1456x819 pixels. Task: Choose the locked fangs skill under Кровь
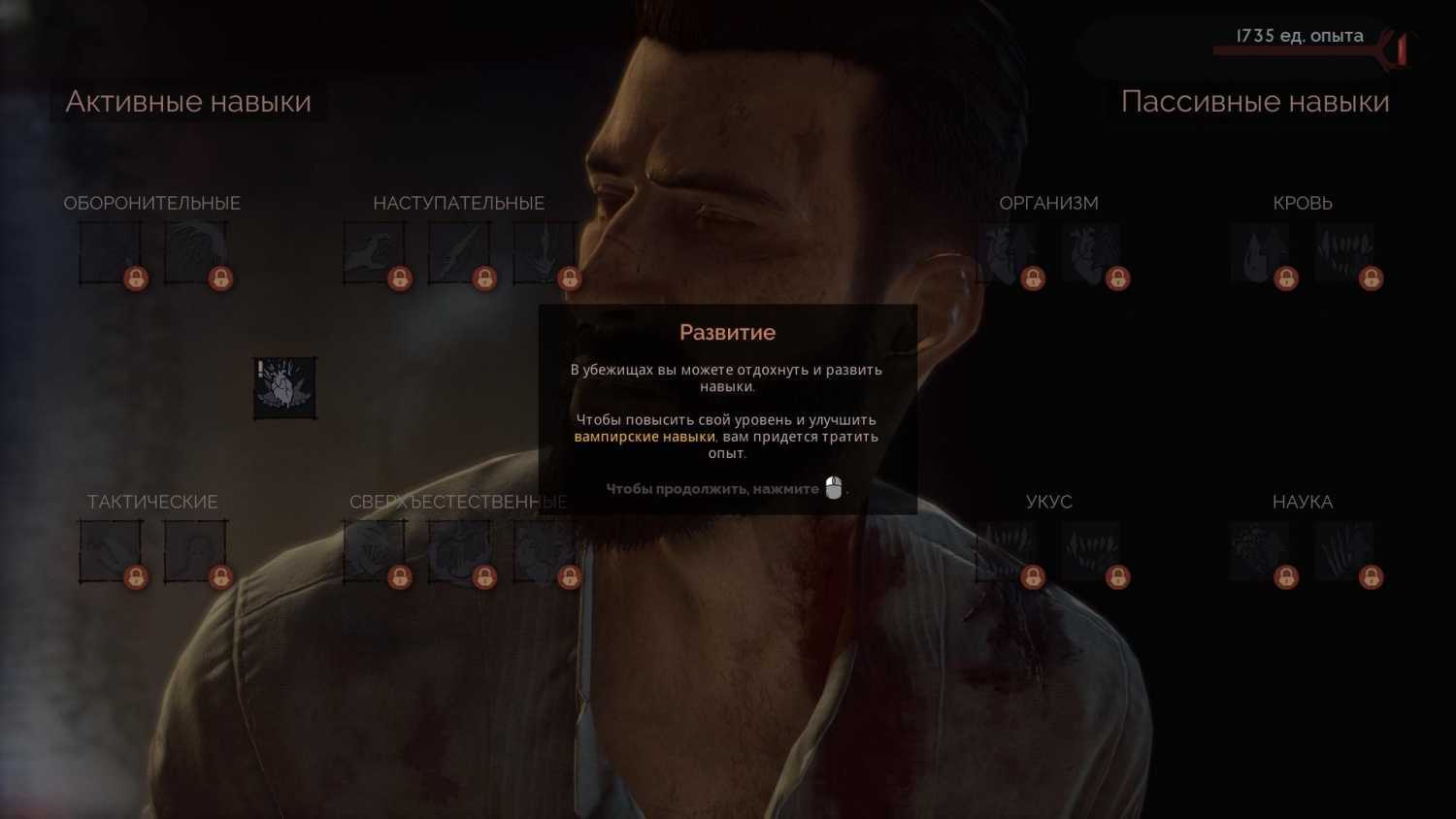tap(1344, 253)
